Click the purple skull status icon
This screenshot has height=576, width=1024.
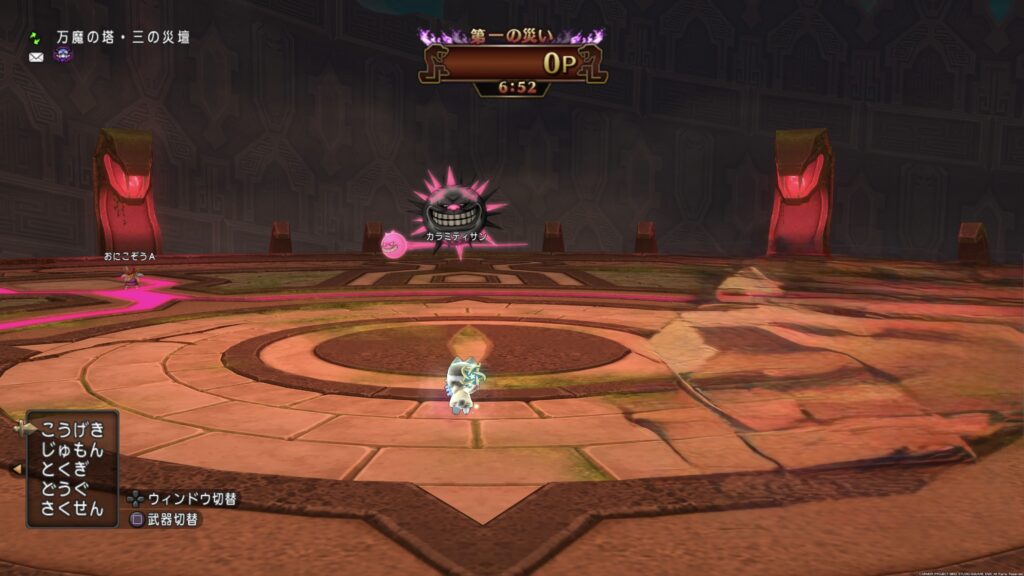pyautogui.click(x=62, y=56)
